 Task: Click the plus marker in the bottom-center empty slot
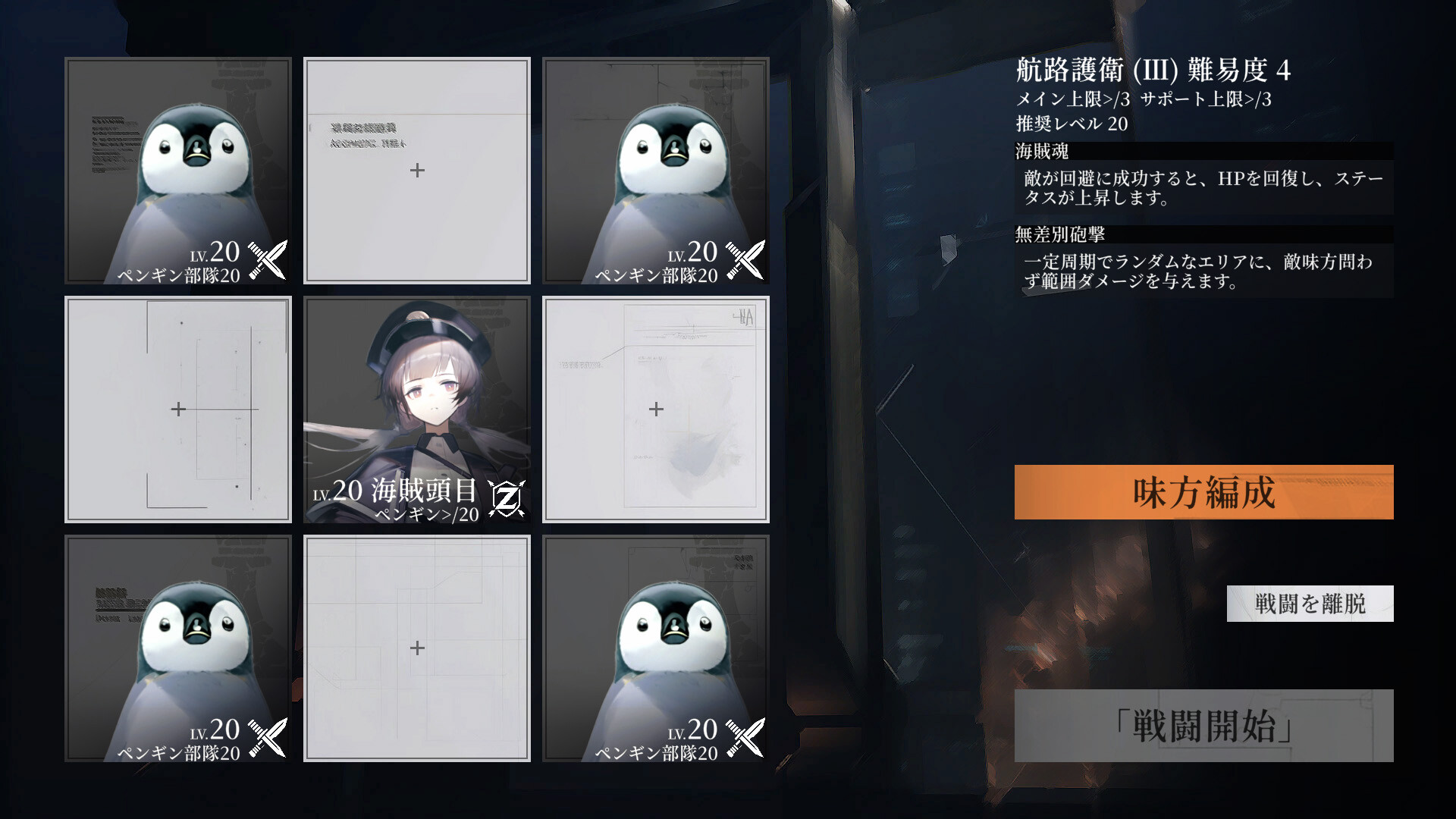pyautogui.click(x=416, y=648)
